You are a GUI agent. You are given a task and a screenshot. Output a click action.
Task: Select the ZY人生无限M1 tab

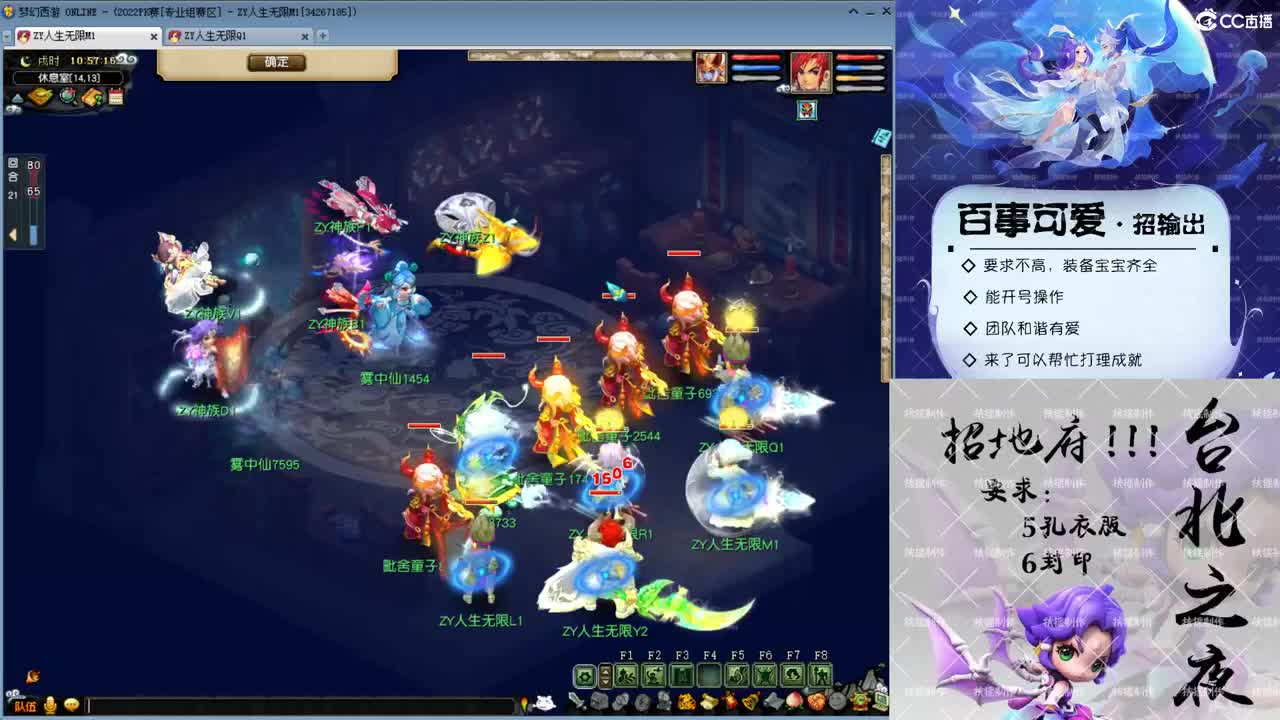80,34
